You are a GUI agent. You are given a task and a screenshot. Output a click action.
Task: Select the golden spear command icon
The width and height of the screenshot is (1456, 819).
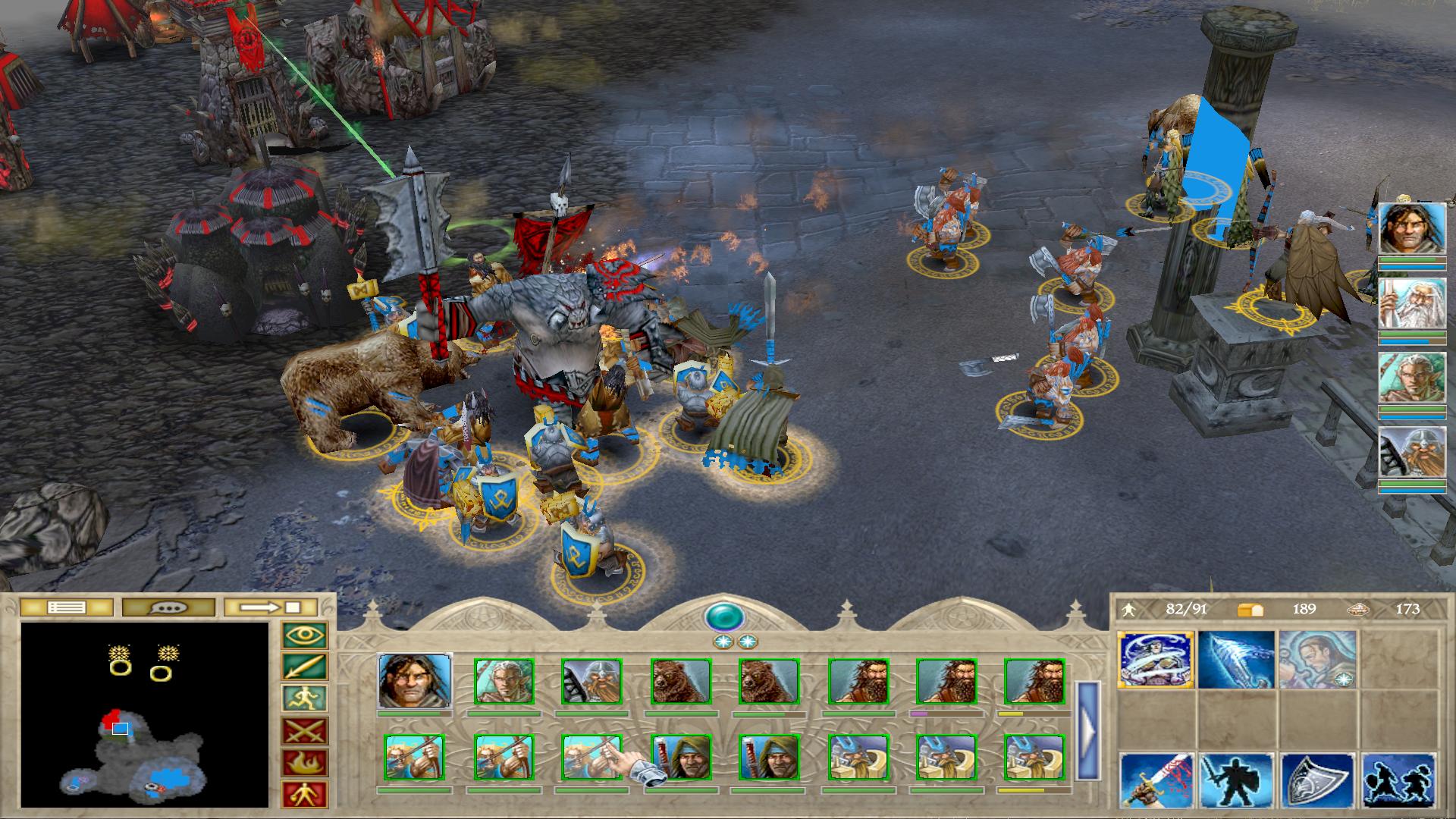(x=305, y=667)
